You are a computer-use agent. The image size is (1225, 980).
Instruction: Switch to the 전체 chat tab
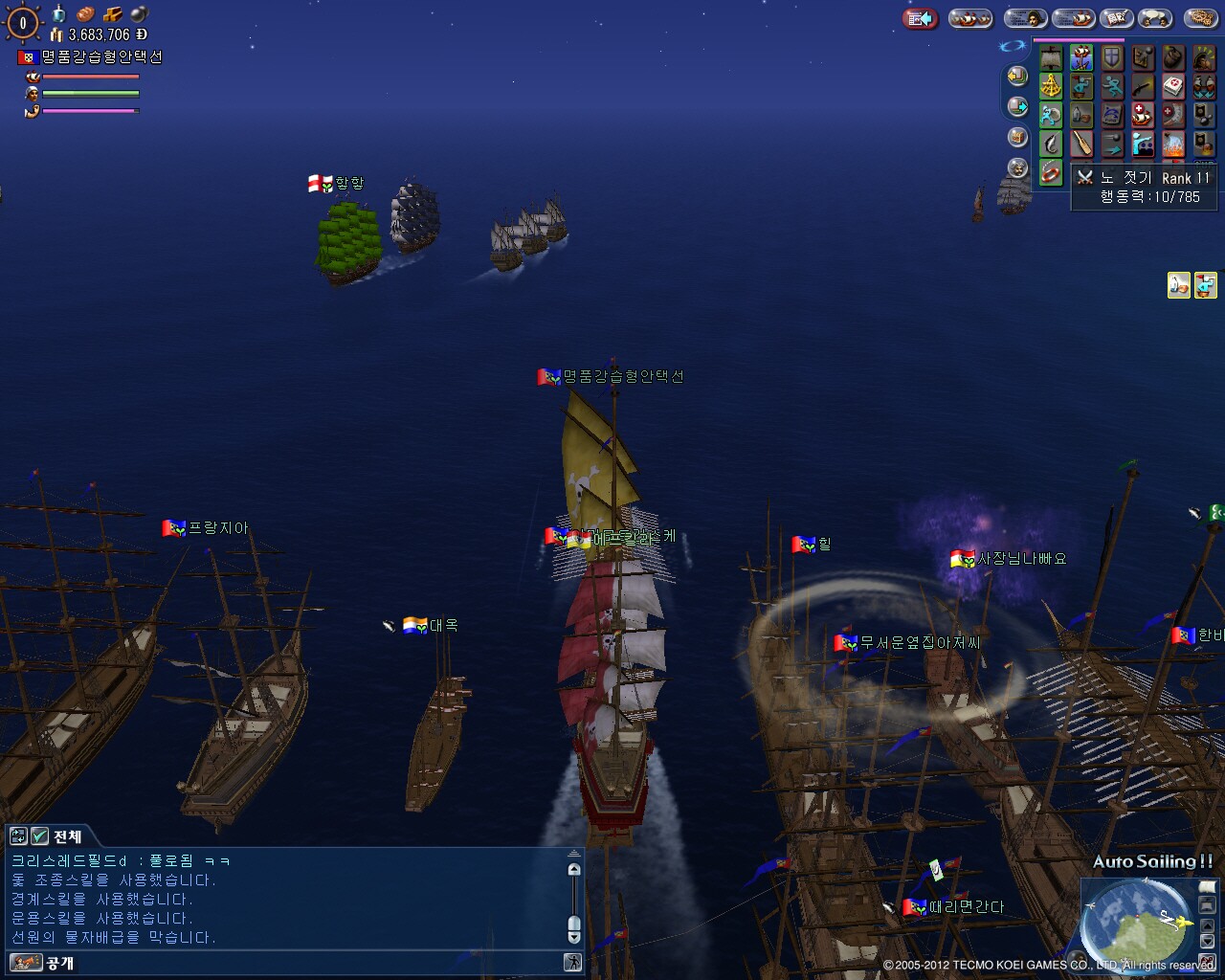coord(67,835)
